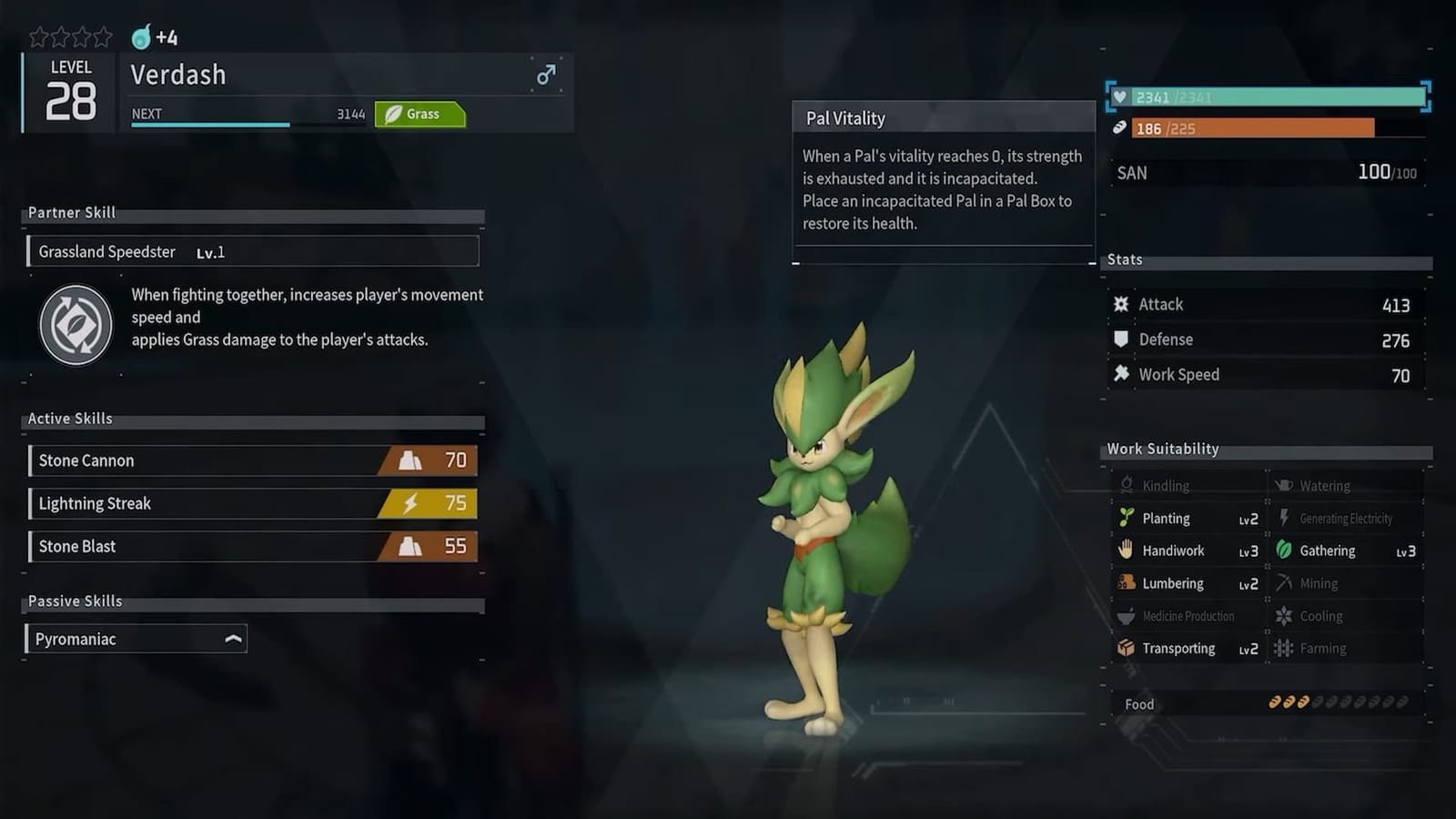
Task: Select the Pal vitality health bar
Action: [x=1269, y=97]
